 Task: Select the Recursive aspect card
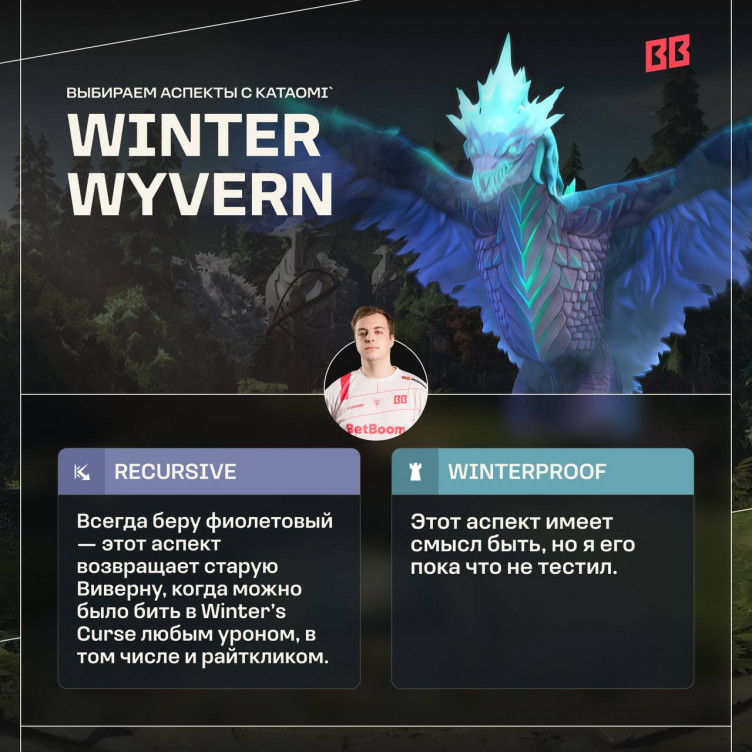click(x=209, y=567)
